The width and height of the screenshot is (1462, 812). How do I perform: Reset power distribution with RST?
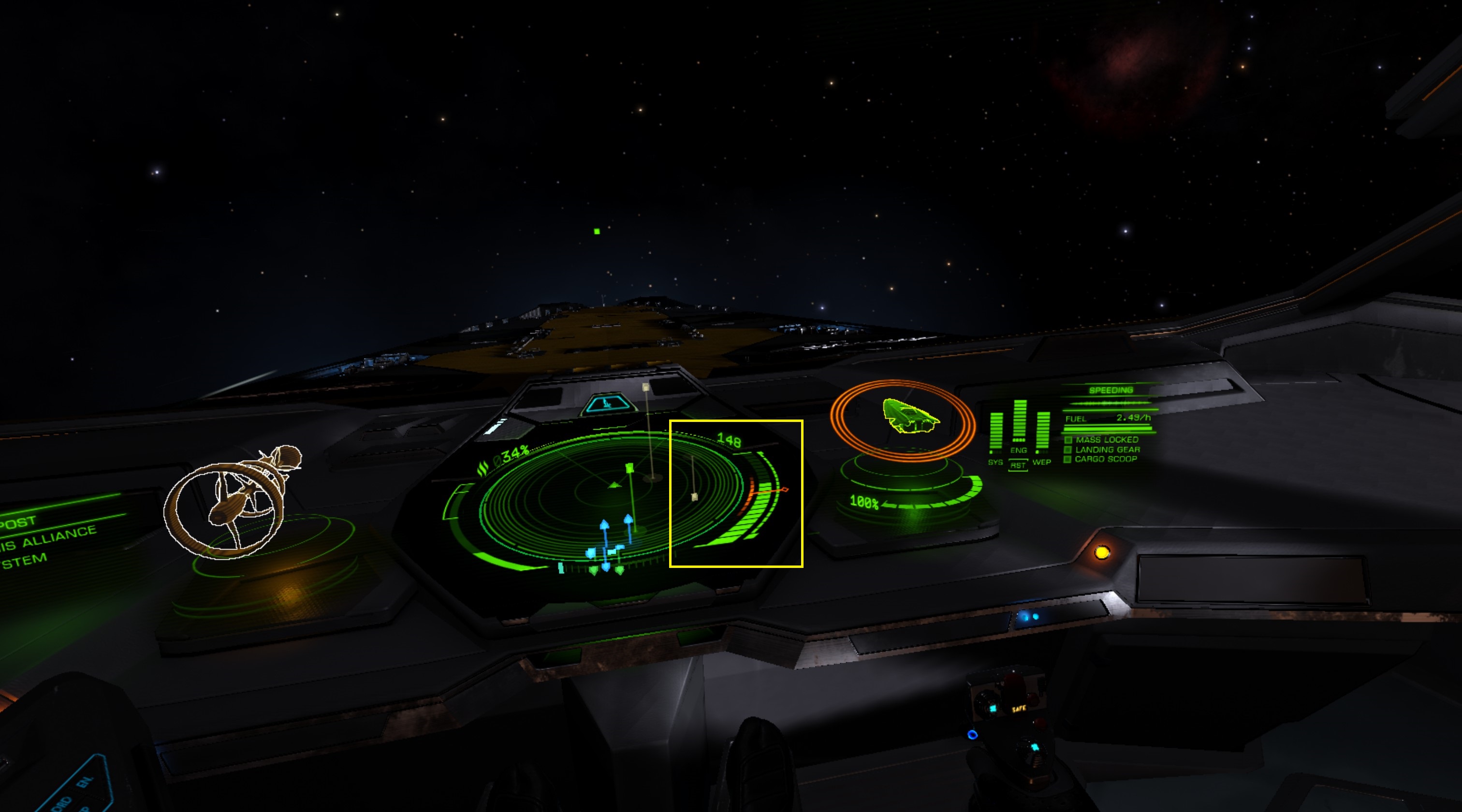click(1018, 465)
